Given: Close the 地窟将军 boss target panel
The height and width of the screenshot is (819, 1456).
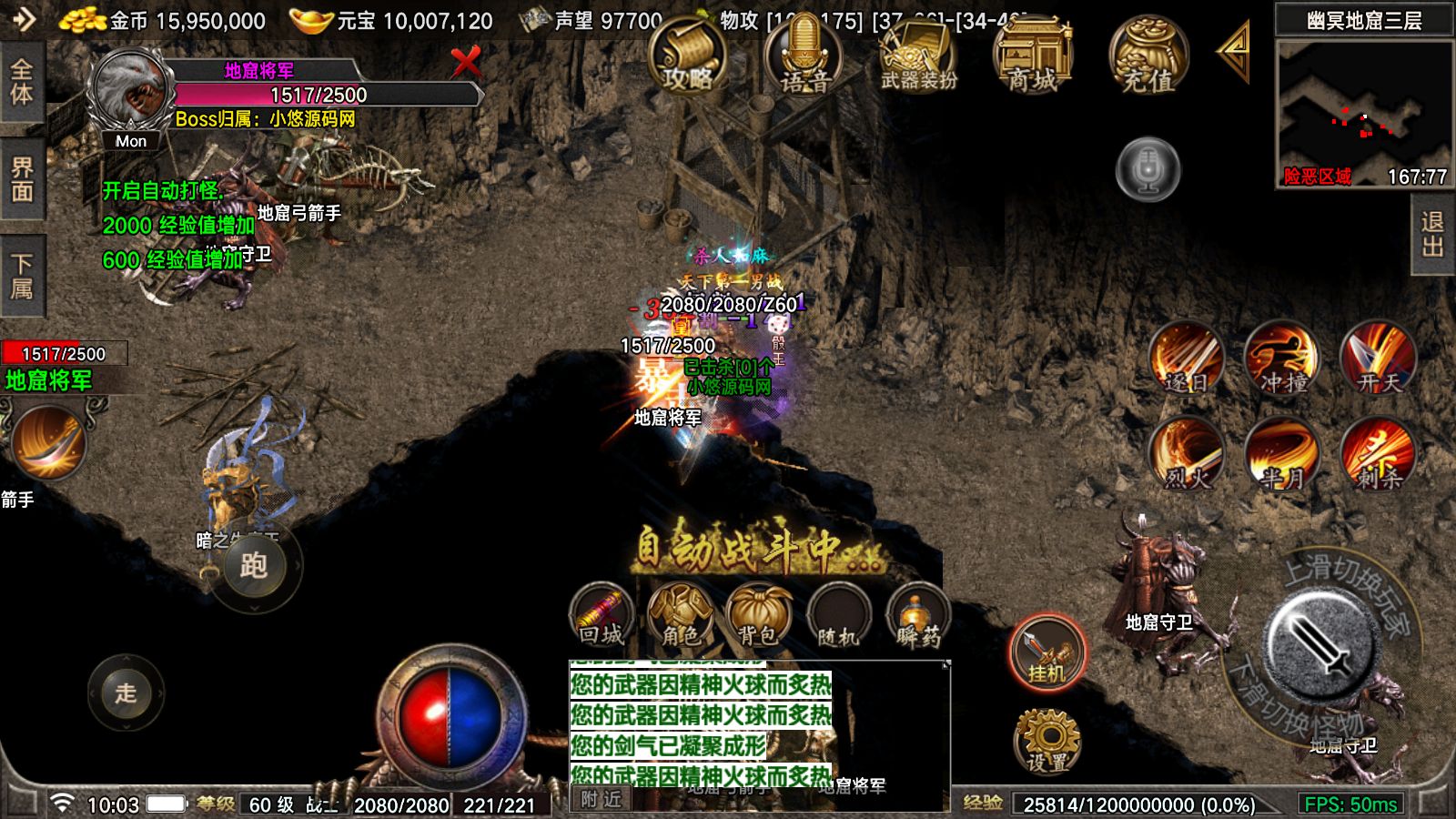Looking at the screenshot, I should tap(466, 63).
